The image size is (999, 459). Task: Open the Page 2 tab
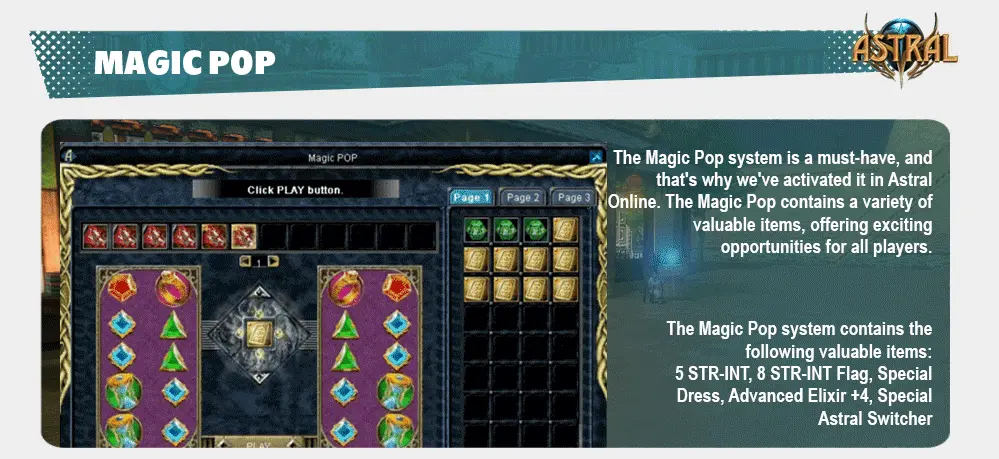tap(523, 198)
